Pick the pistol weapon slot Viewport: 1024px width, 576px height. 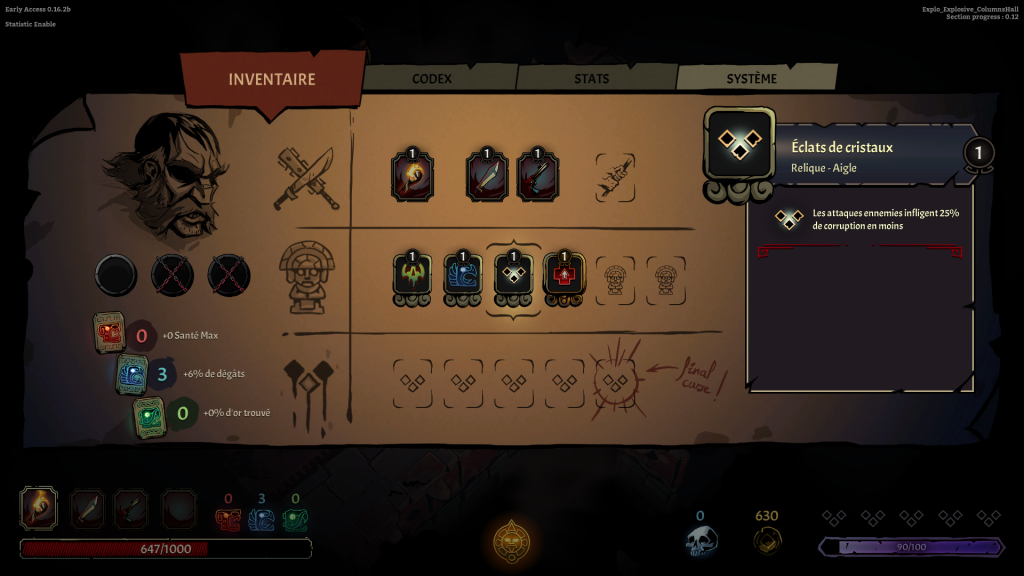point(538,177)
